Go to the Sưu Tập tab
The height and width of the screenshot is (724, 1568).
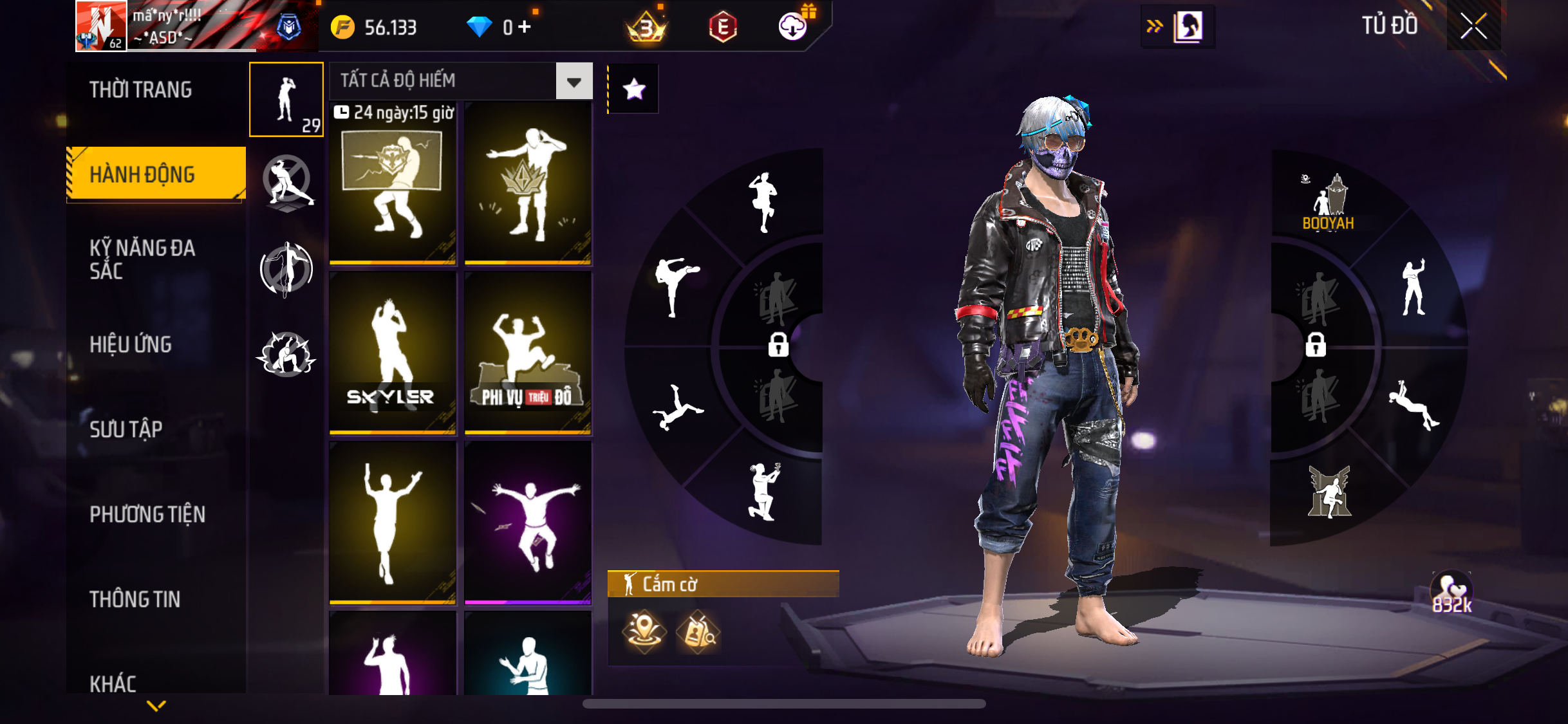(x=126, y=429)
